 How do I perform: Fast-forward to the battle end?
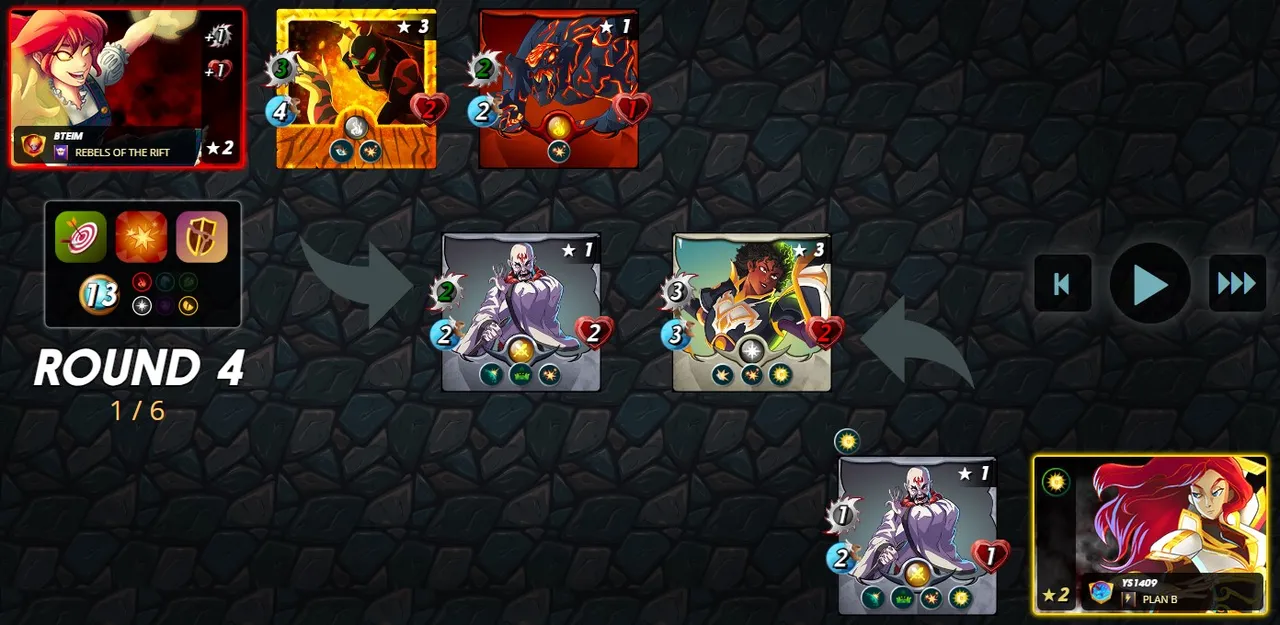pyautogui.click(x=1237, y=284)
